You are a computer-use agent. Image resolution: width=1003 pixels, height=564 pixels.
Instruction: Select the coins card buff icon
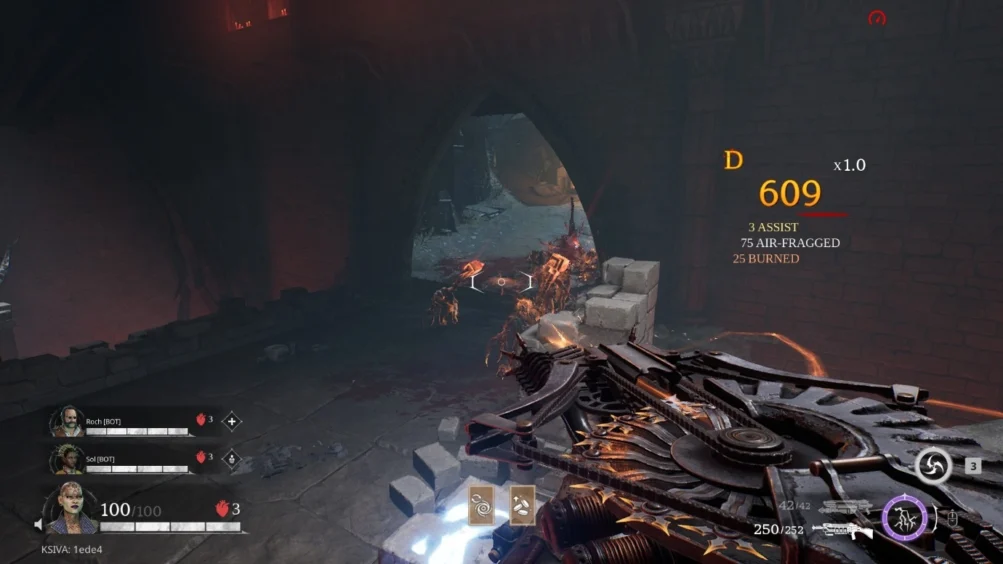pyautogui.click(x=522, y=506)
